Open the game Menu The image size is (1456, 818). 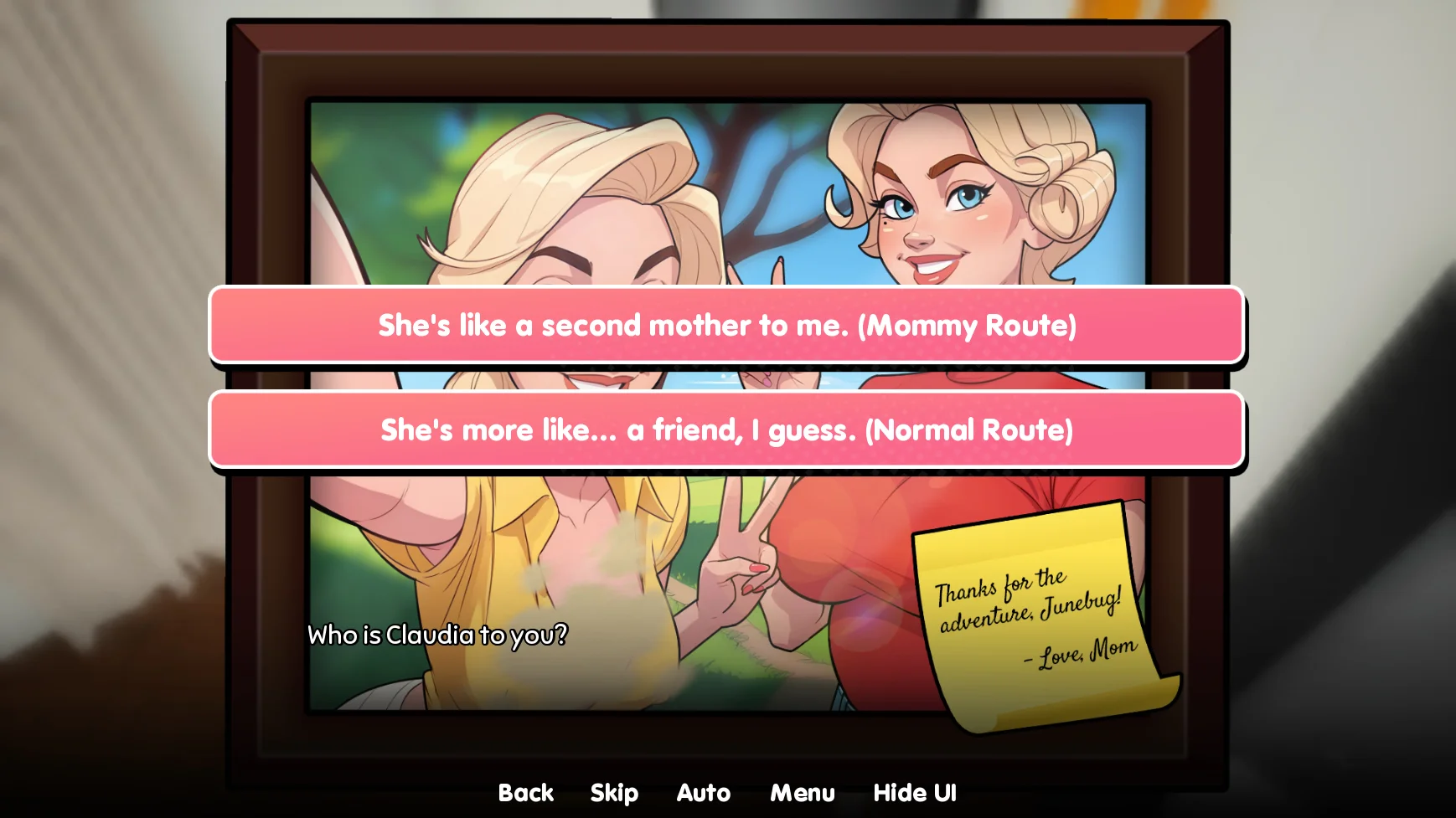point(802,793)
